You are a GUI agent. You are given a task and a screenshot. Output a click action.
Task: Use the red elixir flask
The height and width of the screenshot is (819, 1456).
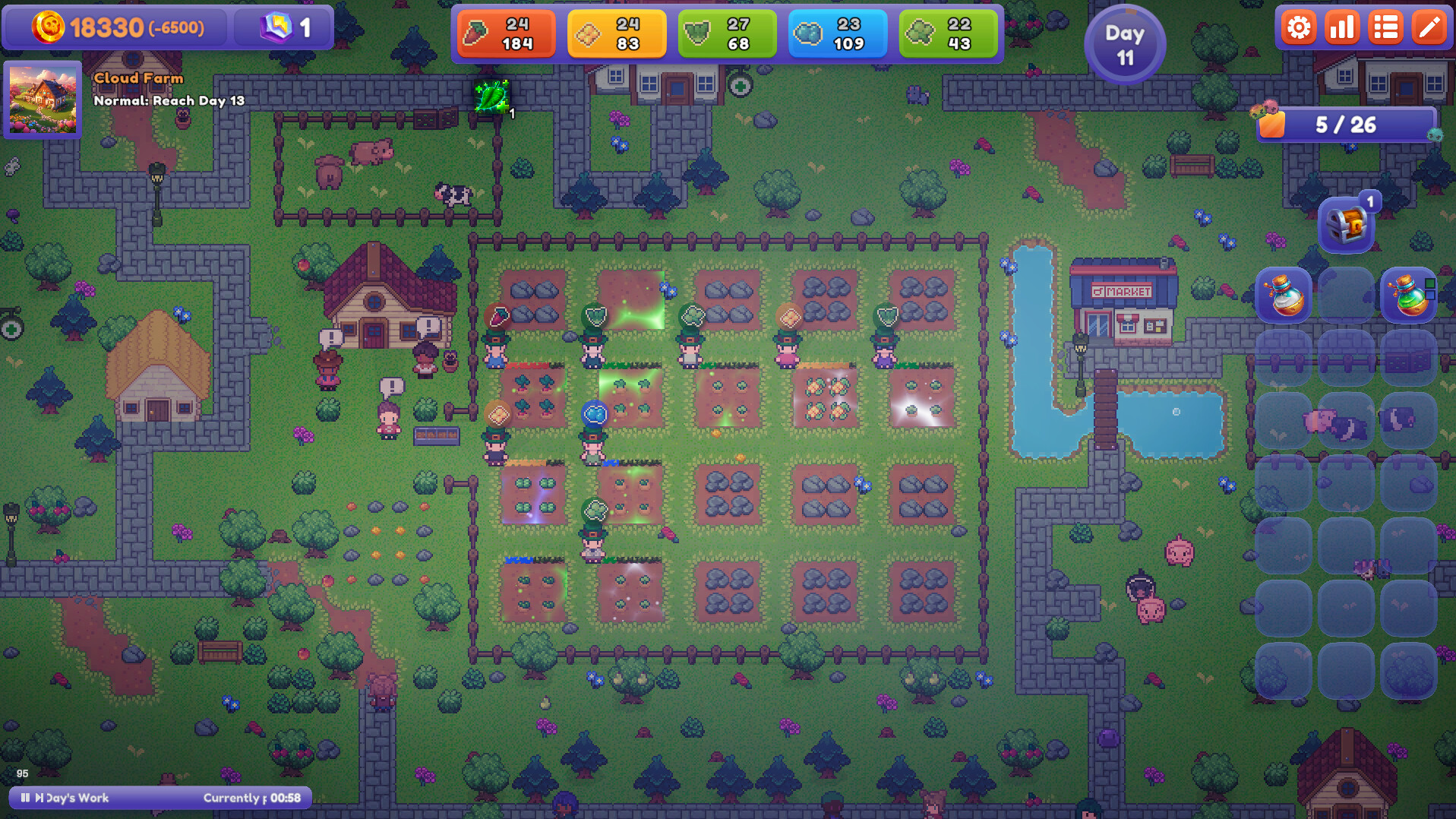click(x=1407, y=296)
